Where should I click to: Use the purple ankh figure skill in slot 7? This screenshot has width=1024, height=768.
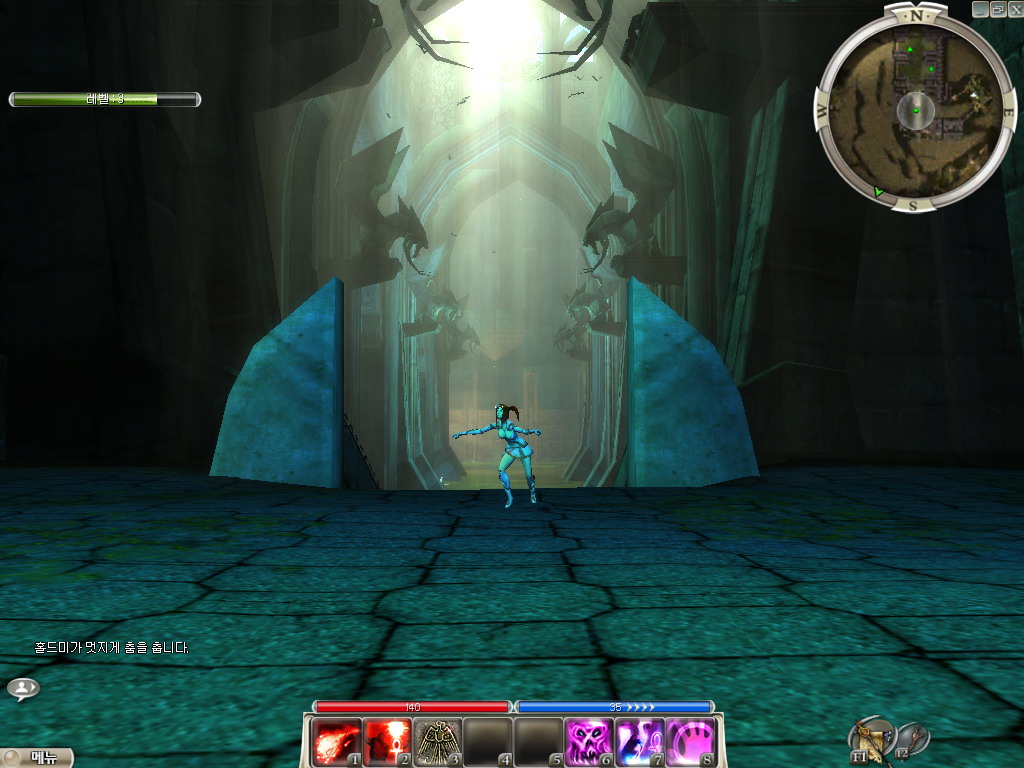pos(639,742)
